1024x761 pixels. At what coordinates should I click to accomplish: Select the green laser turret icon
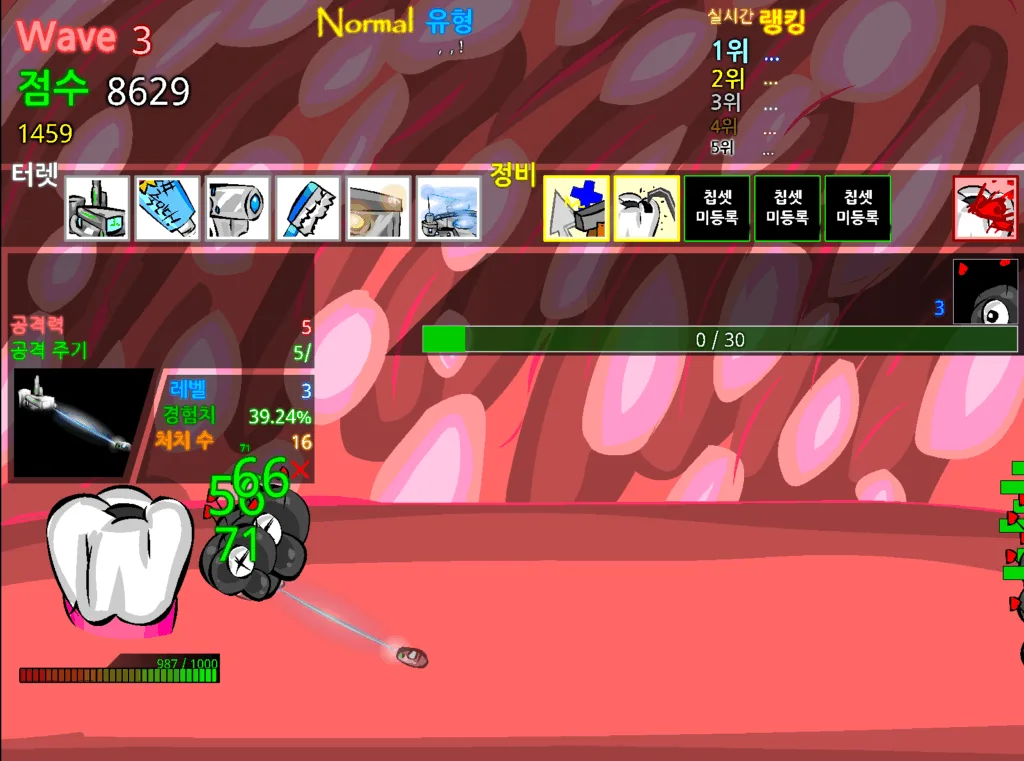coord(97,208)
